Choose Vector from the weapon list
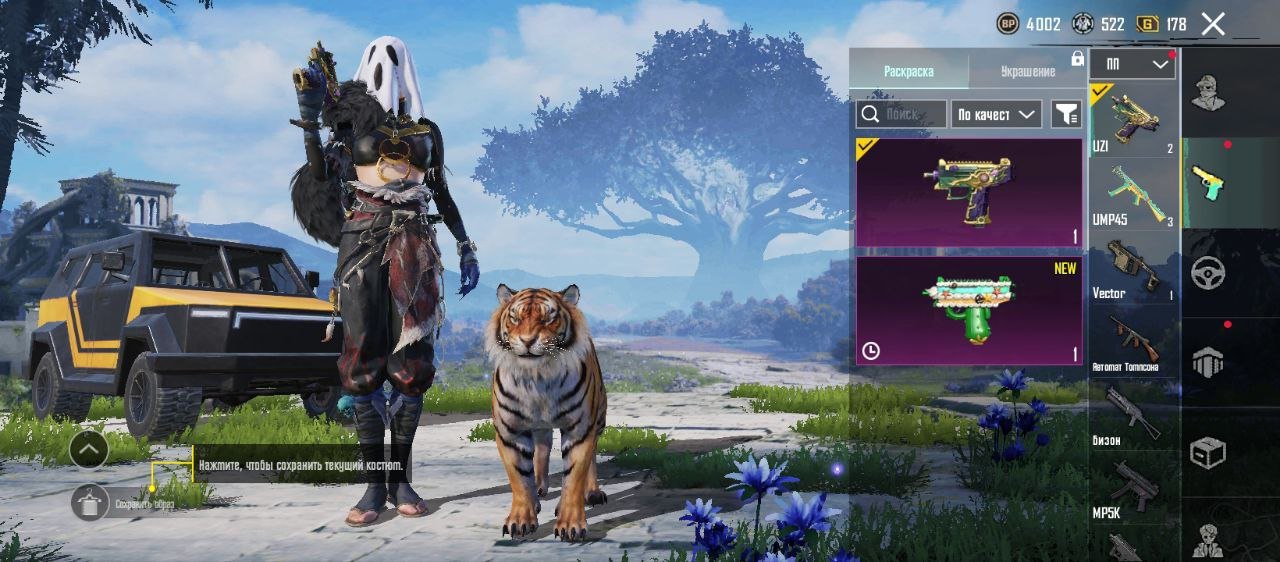This screenshot has height=562, width=1280. (1133, 268)
